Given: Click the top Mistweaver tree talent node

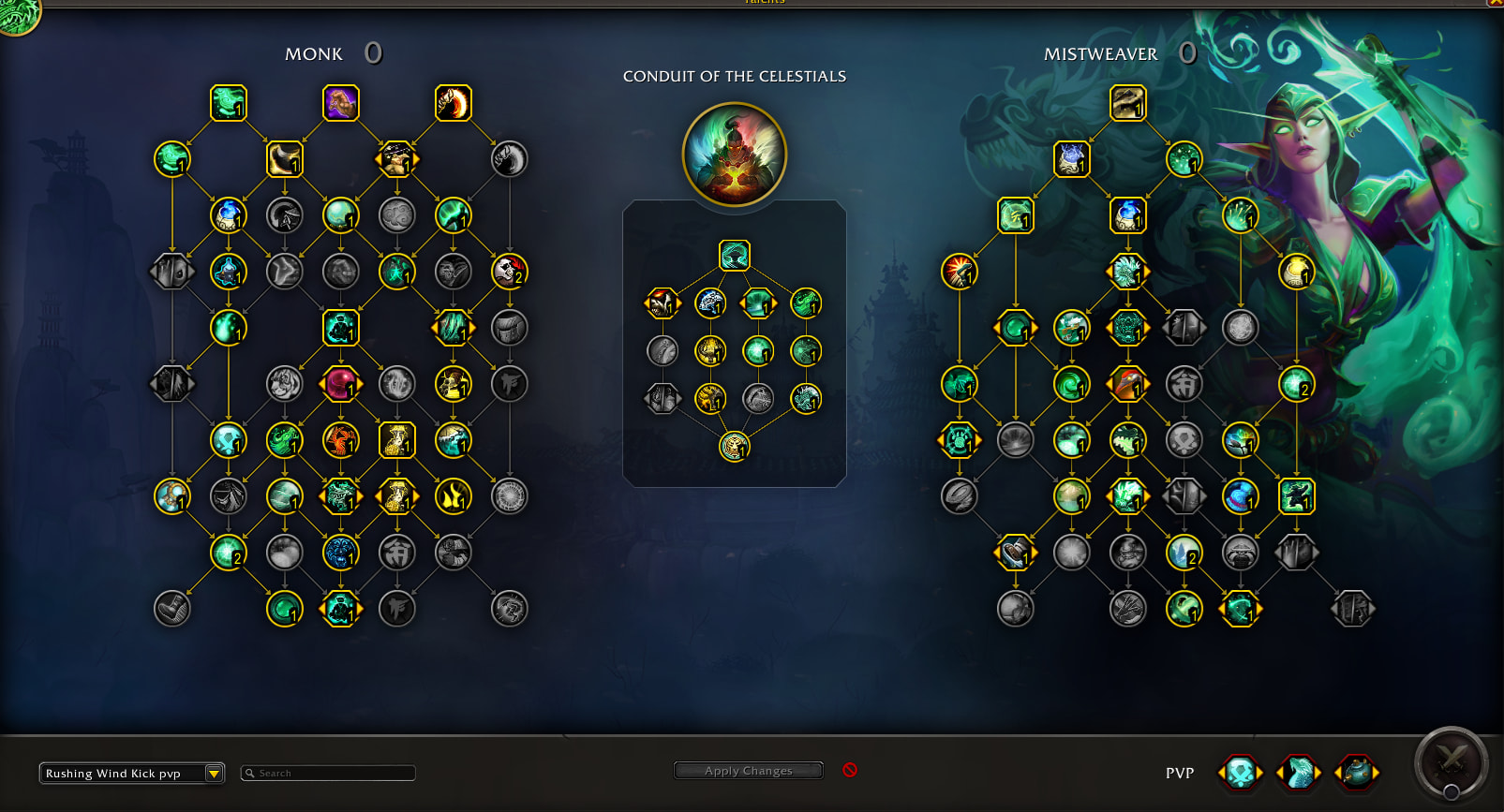Looking at the screenshot, I should coord(1128,103).
